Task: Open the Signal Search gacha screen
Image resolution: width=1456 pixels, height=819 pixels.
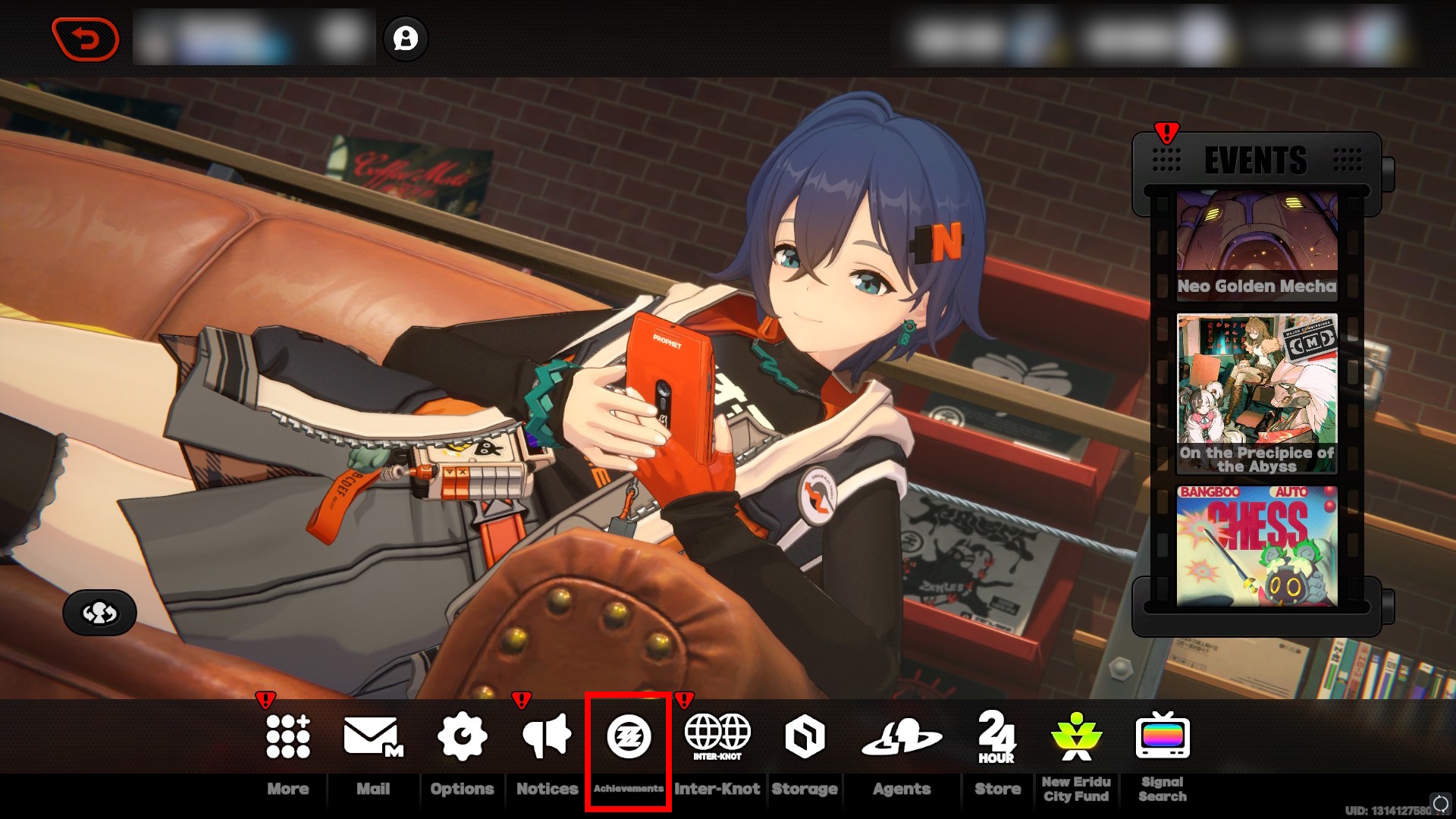Action: pos(1164,736)
